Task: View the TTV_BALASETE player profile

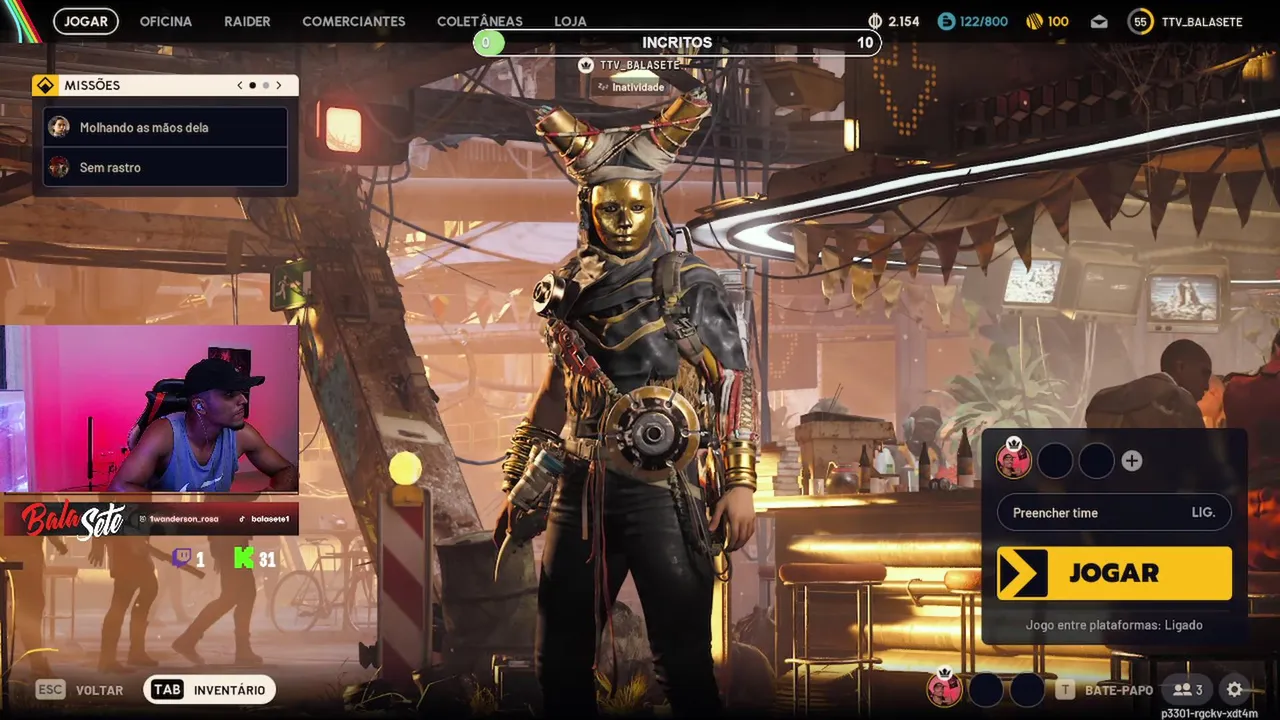Action: click(x=1186, y=21)
